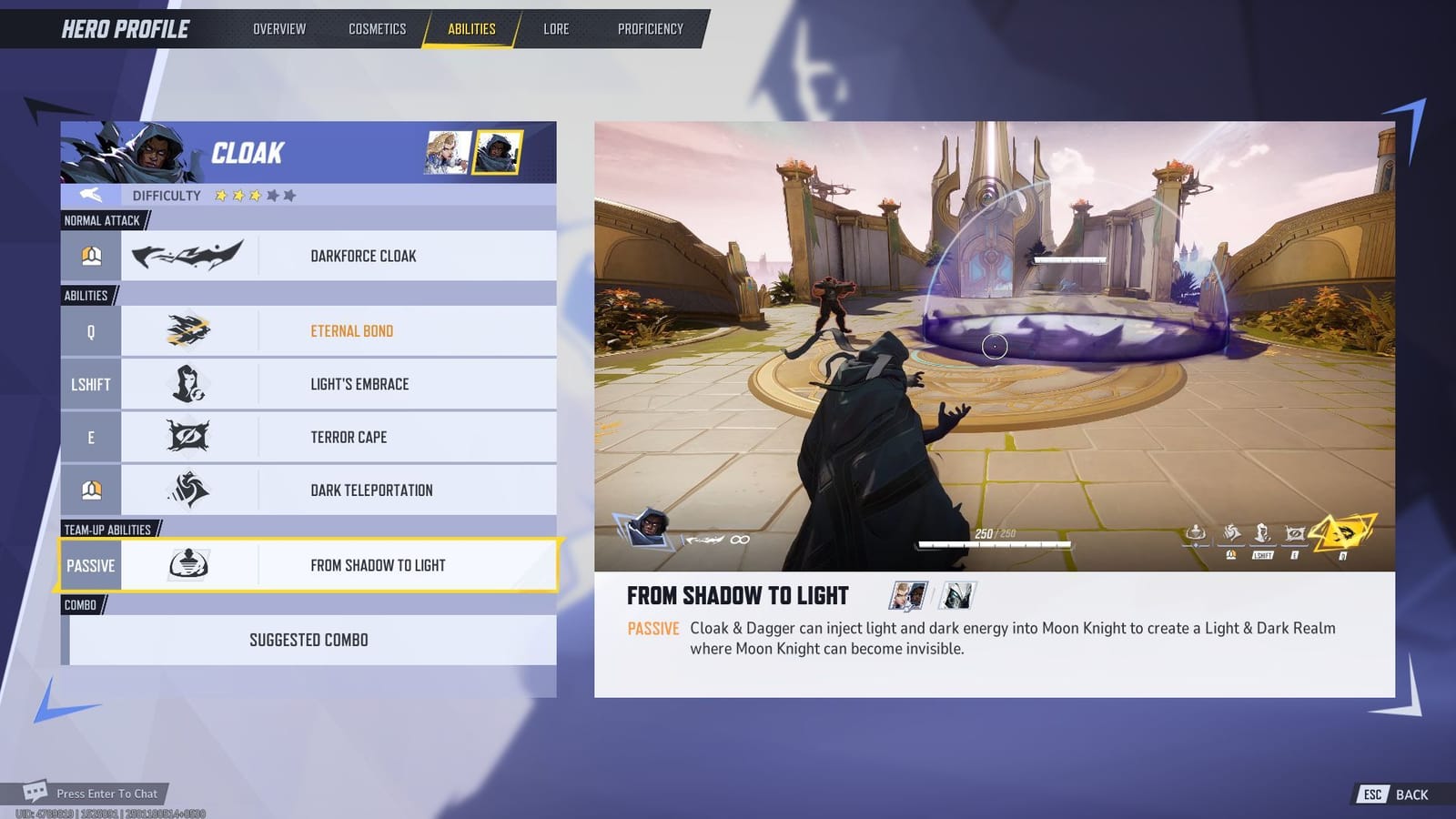Switch to the Proficiency tab
The image size is (1456, 819).
[650, 28]
